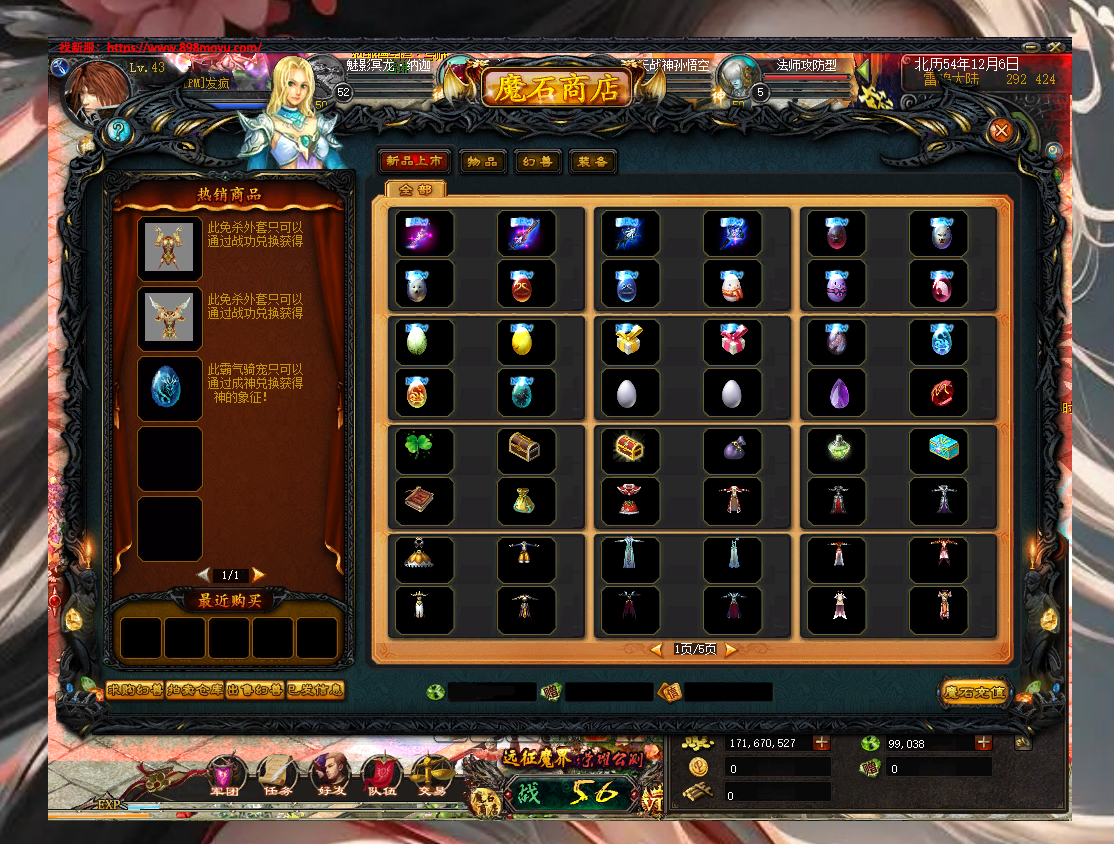Click the 出售幻兽 sell pet button
The image size is (1114, 844).
(255, 690)
